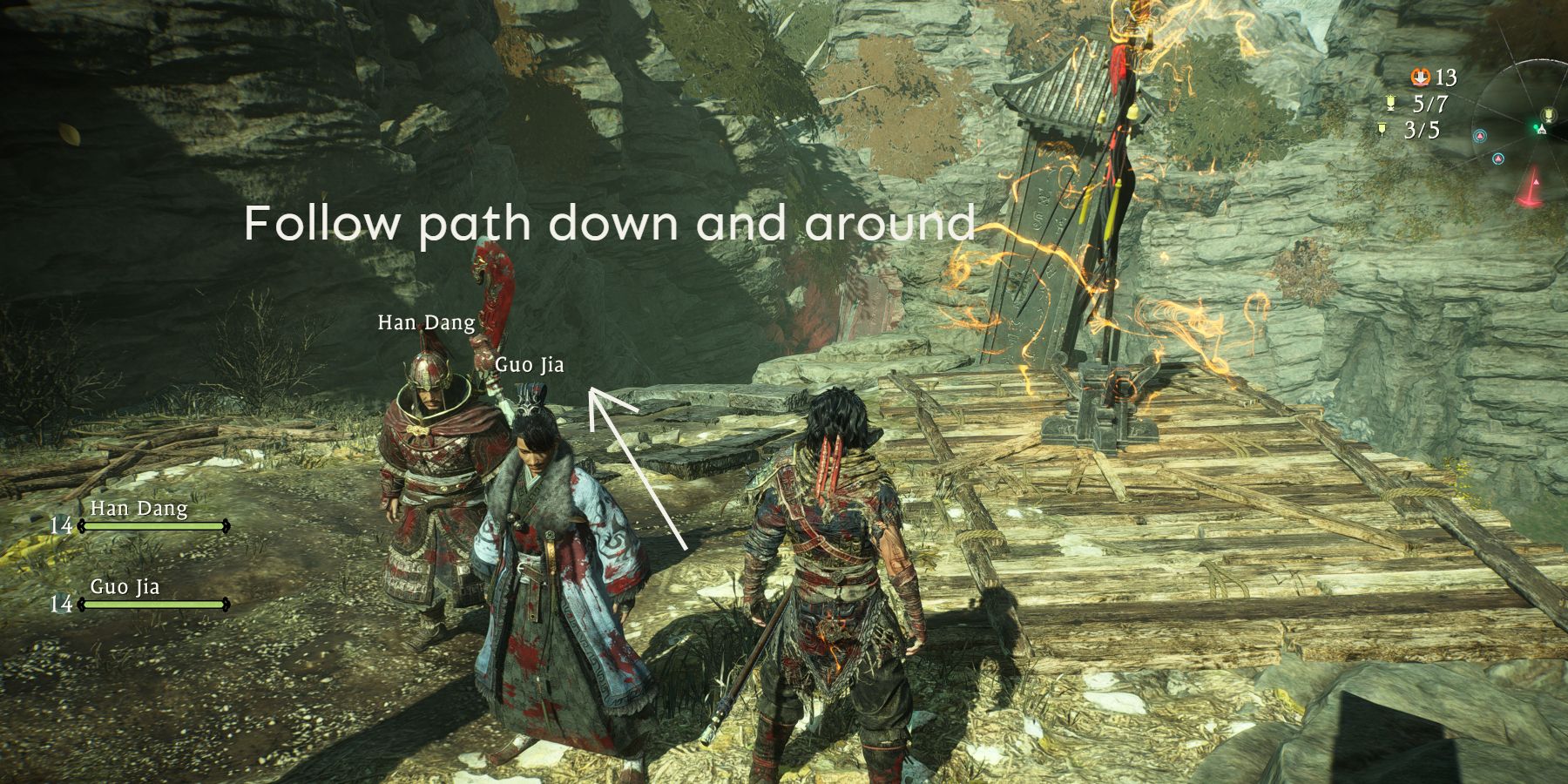Click the upper cyan-circled enemy marker on the minimap

coord(1480,135)
